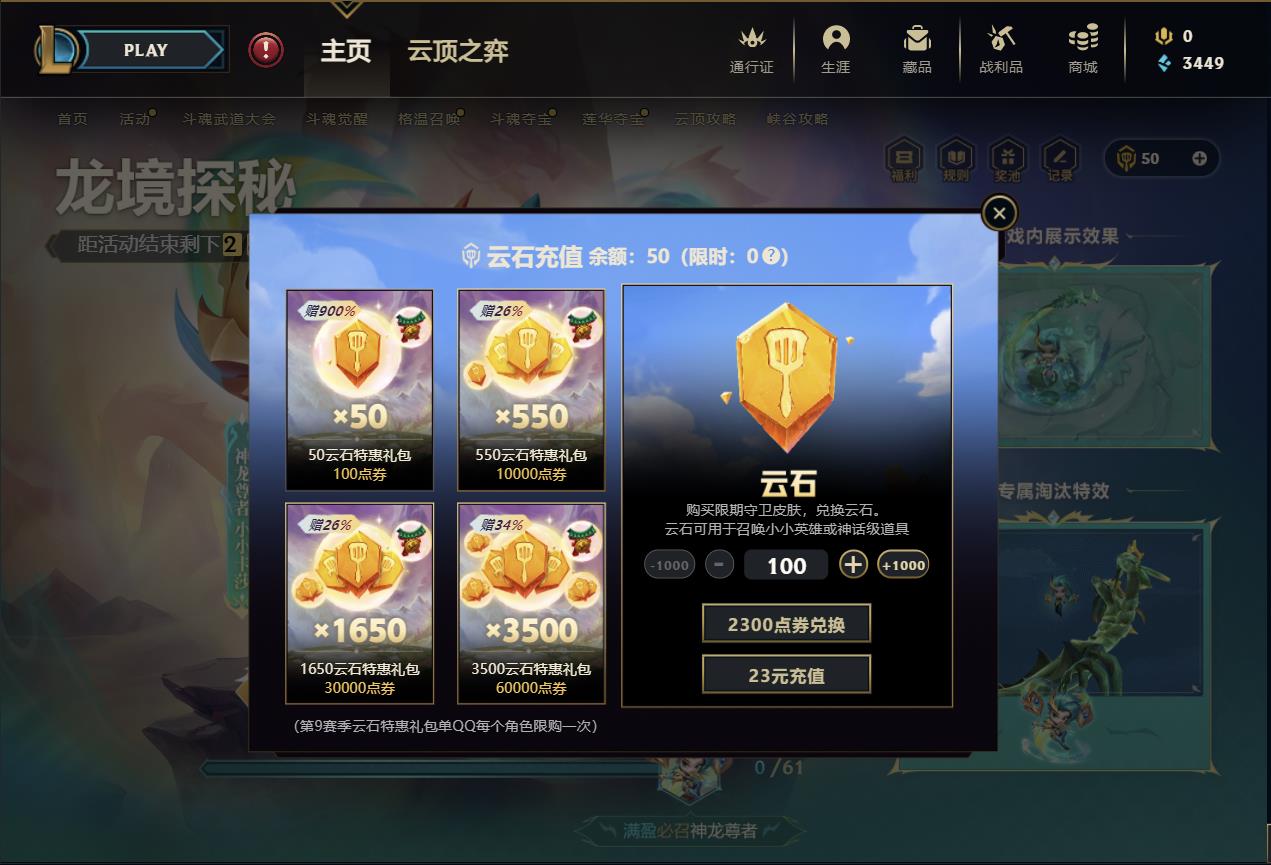The height and width of the screenshot is (865, 1271).
Task: Open the 战利品 loot page
Action: [x=1001, y=50]
